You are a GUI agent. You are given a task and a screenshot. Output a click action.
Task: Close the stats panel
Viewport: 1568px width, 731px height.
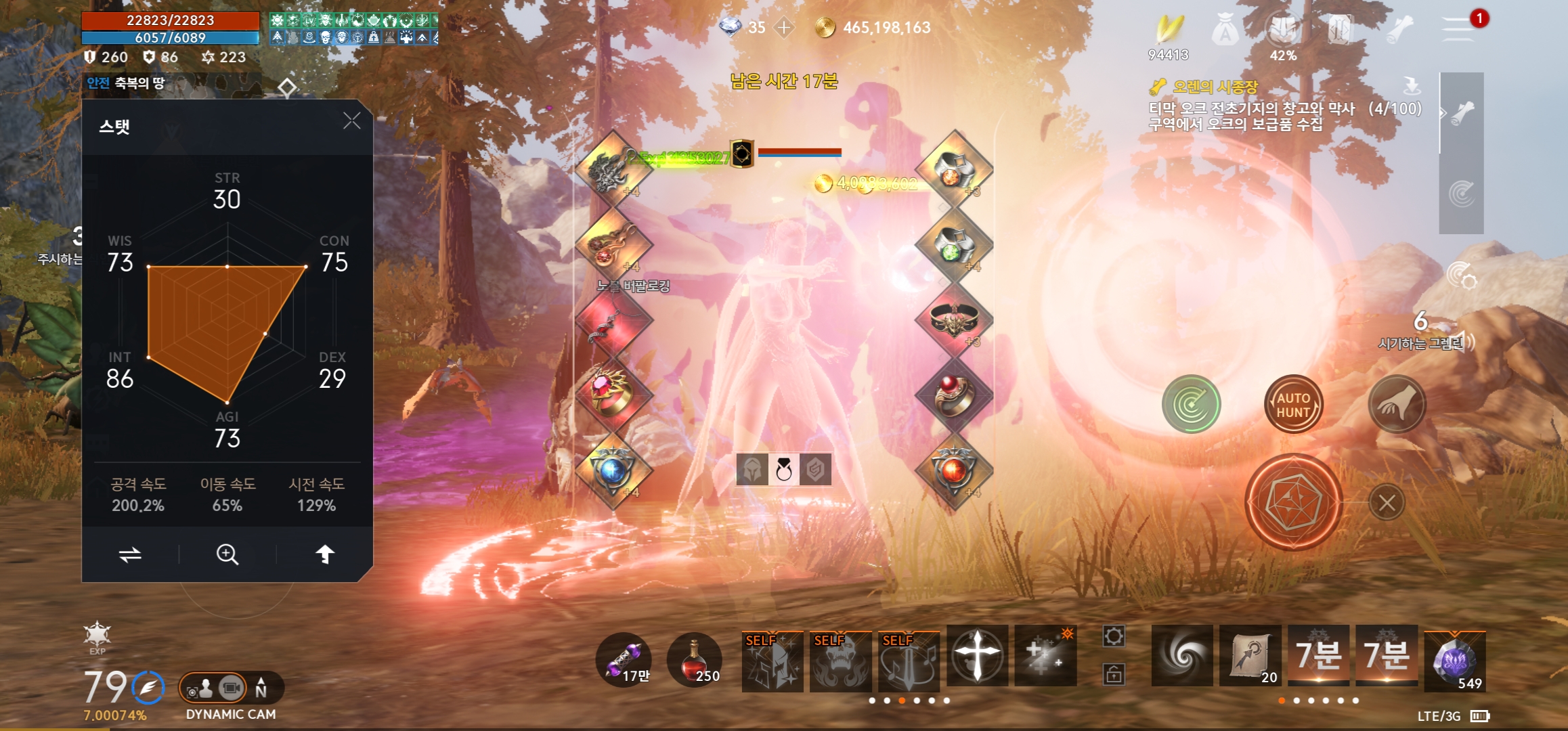click(351, 121)
